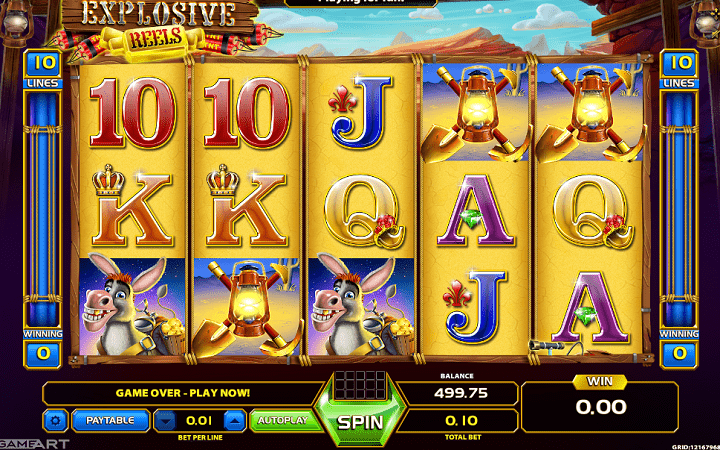Decrease the bet per line
720x450 pixels.
pyautogui.click(x=164, y=420)
